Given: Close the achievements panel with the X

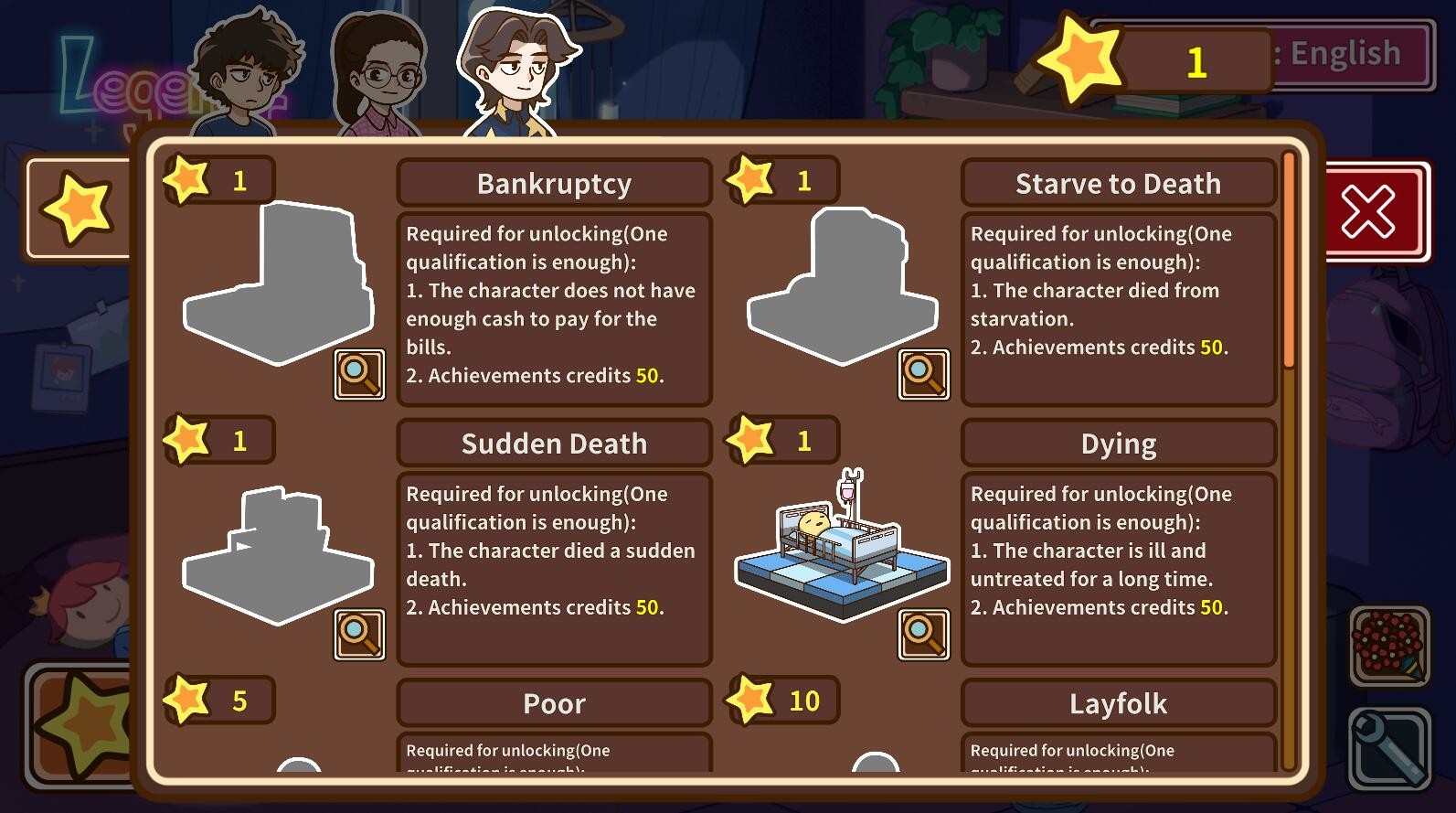Looking at the screenshot, I should [1367, 211].
